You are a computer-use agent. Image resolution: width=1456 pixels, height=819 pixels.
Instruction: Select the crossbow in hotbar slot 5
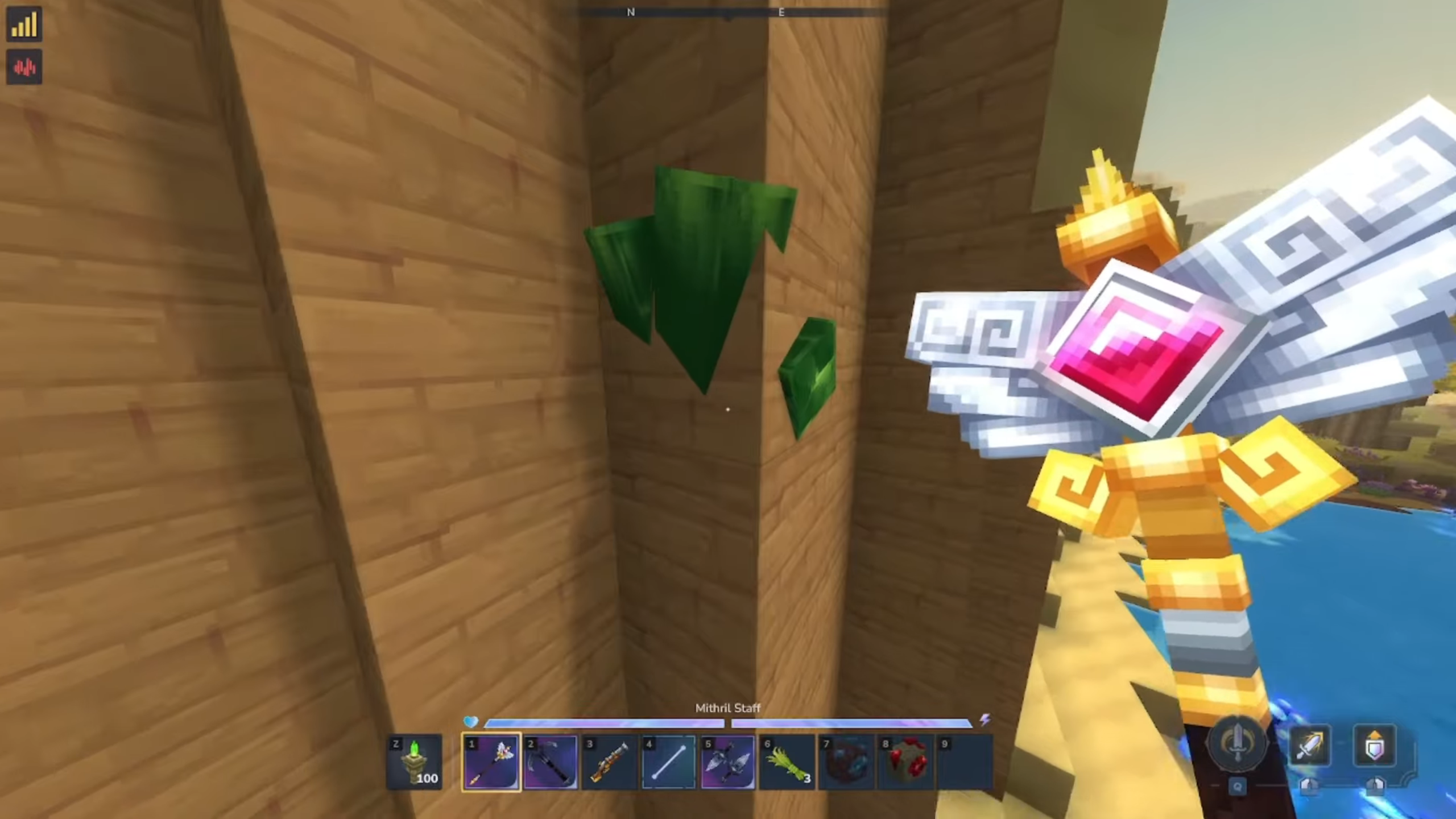click(728, 762)
